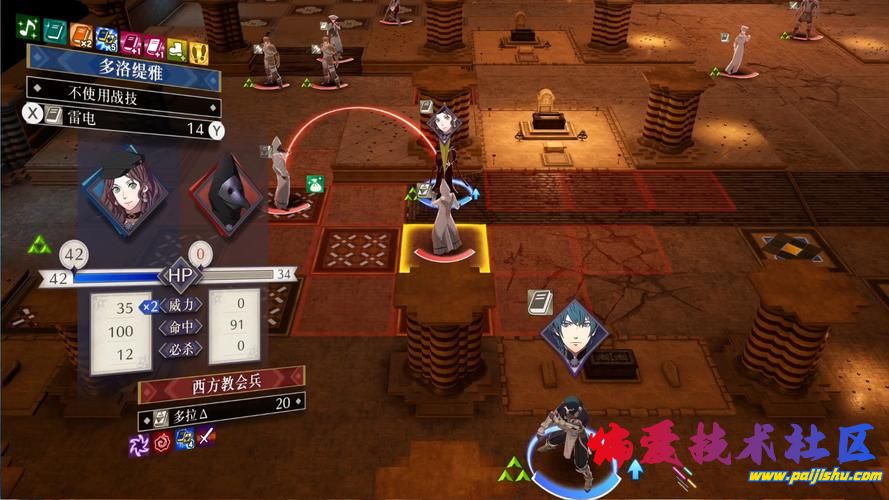Click the blue-haired unit portrait marker
This screenshot has height=500, width=889.
[x=575, y=335]
